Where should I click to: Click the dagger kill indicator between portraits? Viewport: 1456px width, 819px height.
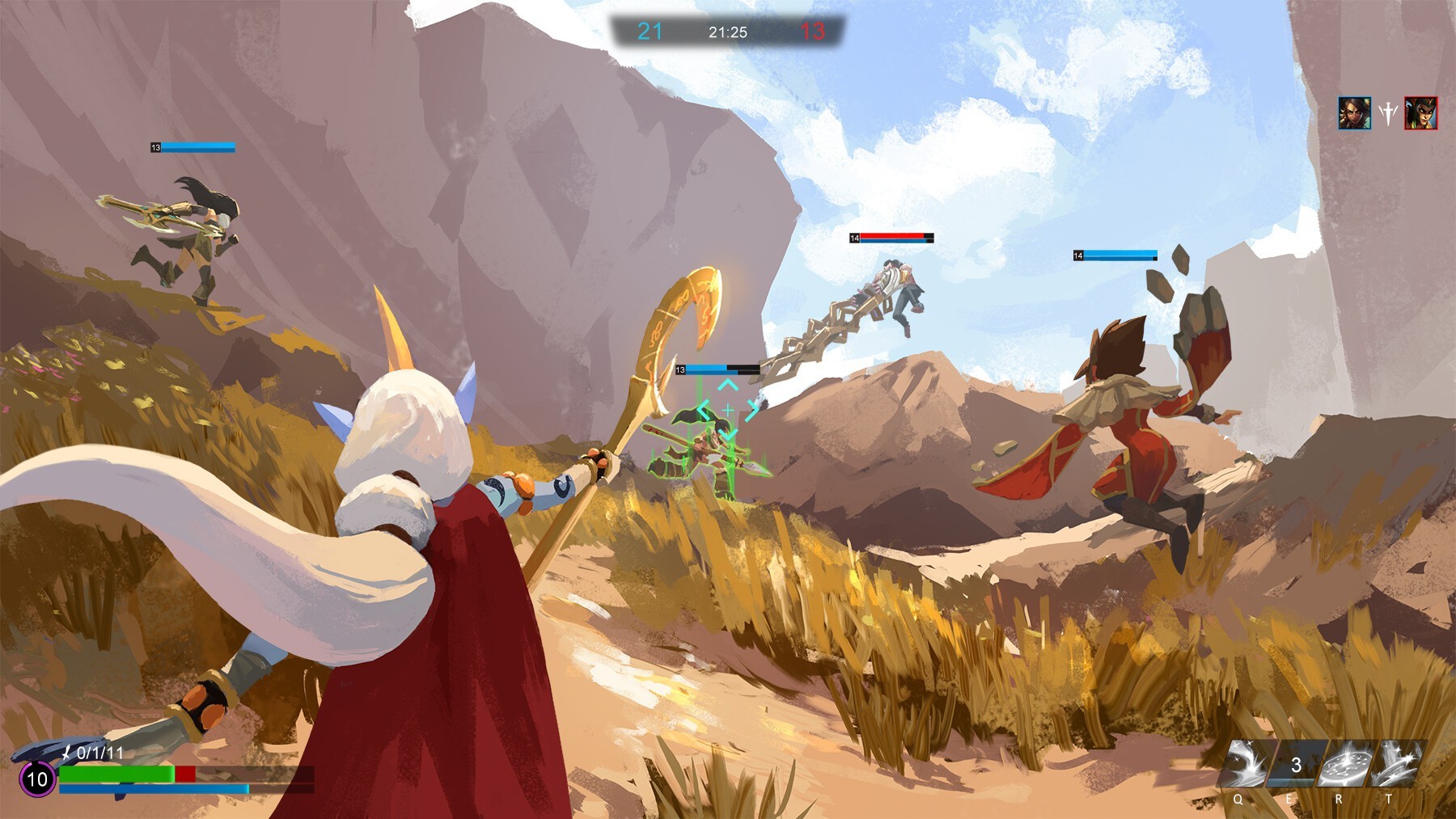(x=1390, y=113)
